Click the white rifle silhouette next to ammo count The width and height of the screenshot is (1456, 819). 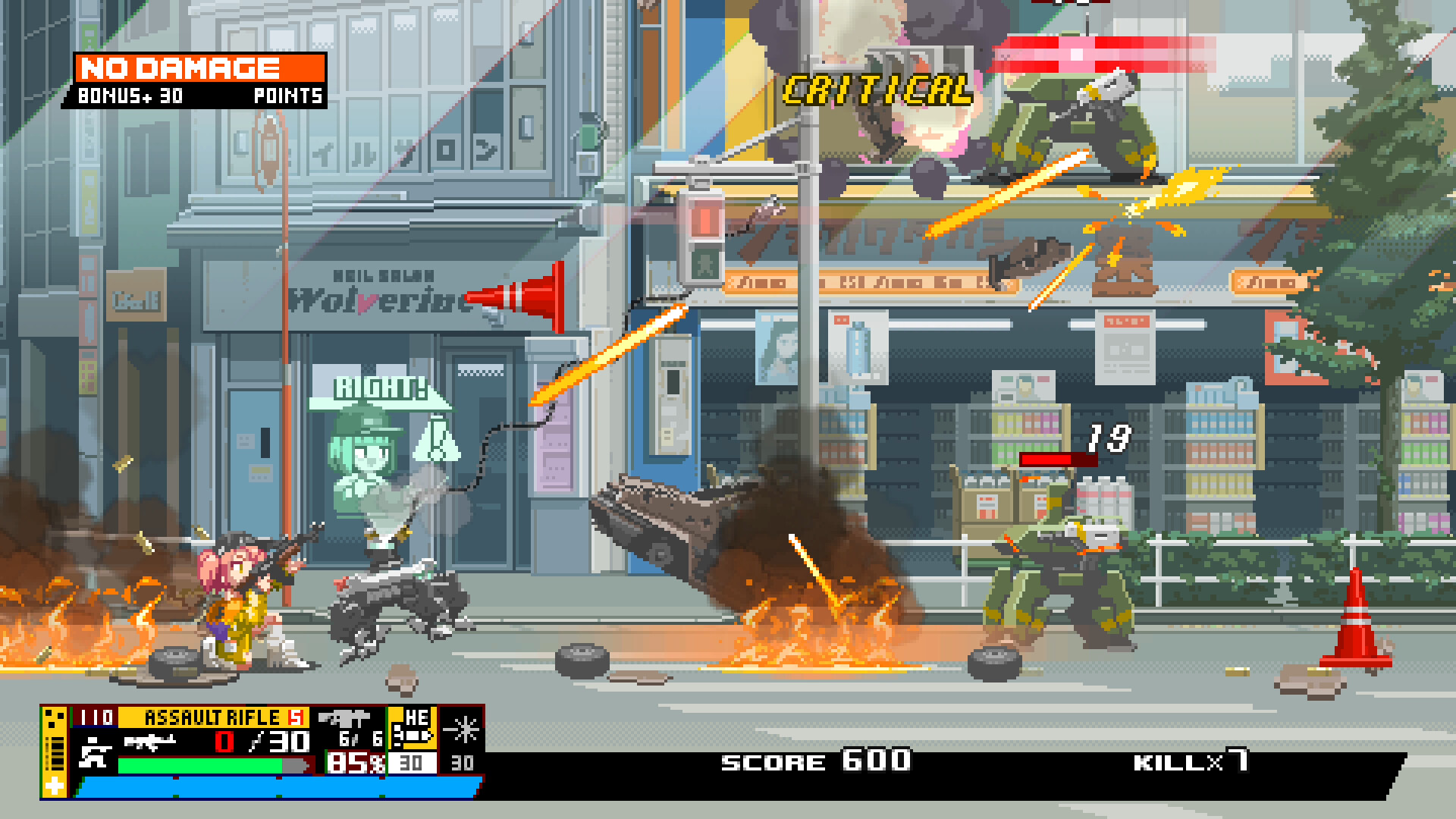point(150,742)
